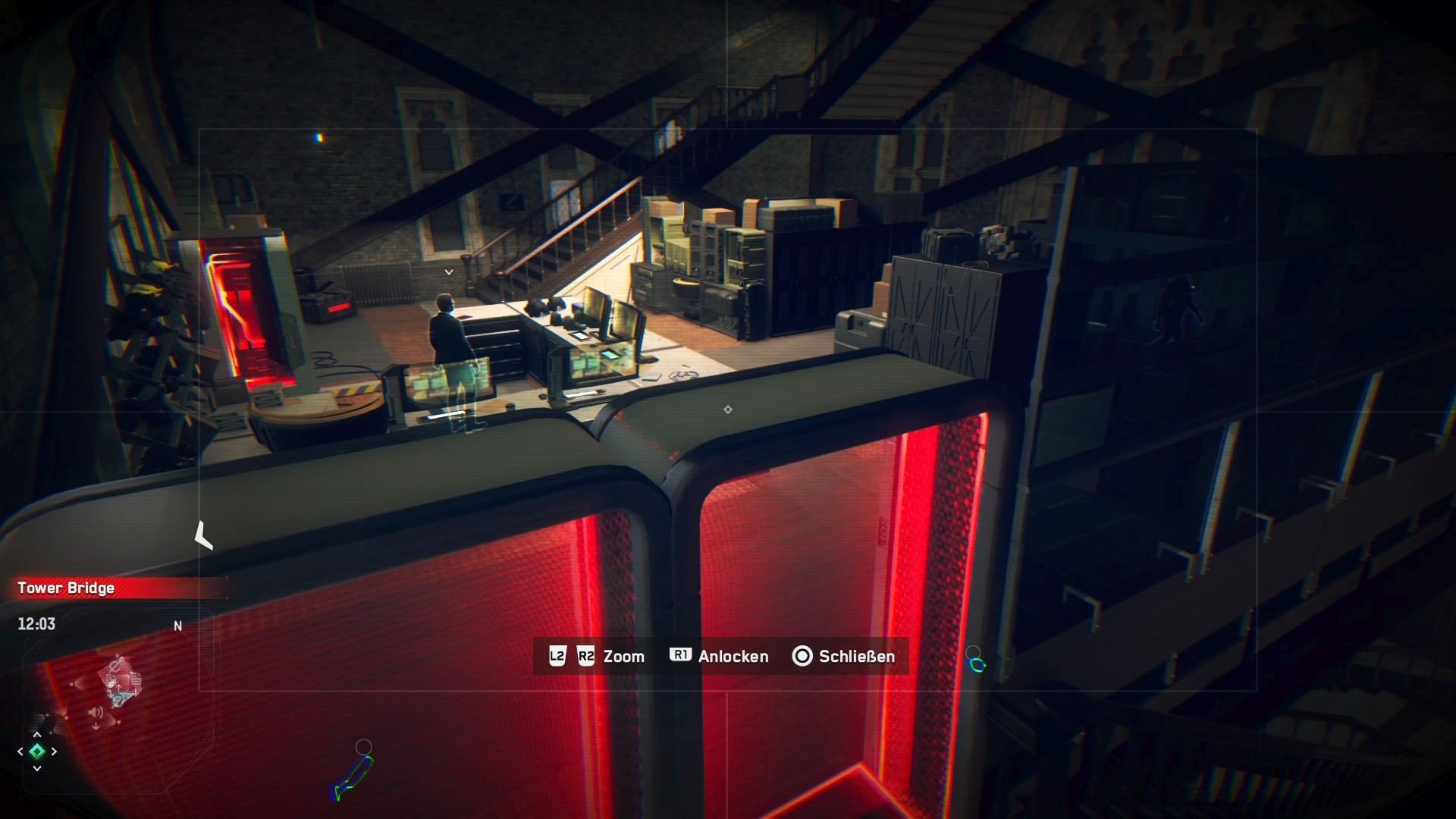Select the R2 trigger icon in the Zoom prompt

585,657
